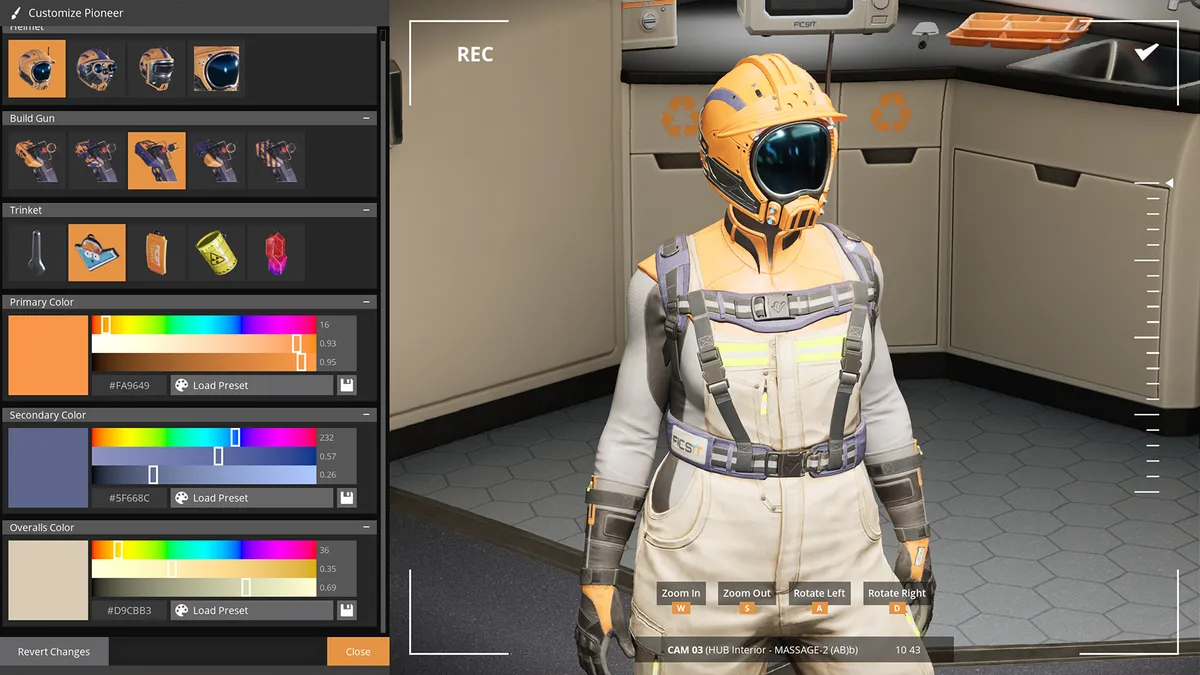Select the first orange helmet option
Viewport: 1200px width, 675px height.
tap(37, 68)
